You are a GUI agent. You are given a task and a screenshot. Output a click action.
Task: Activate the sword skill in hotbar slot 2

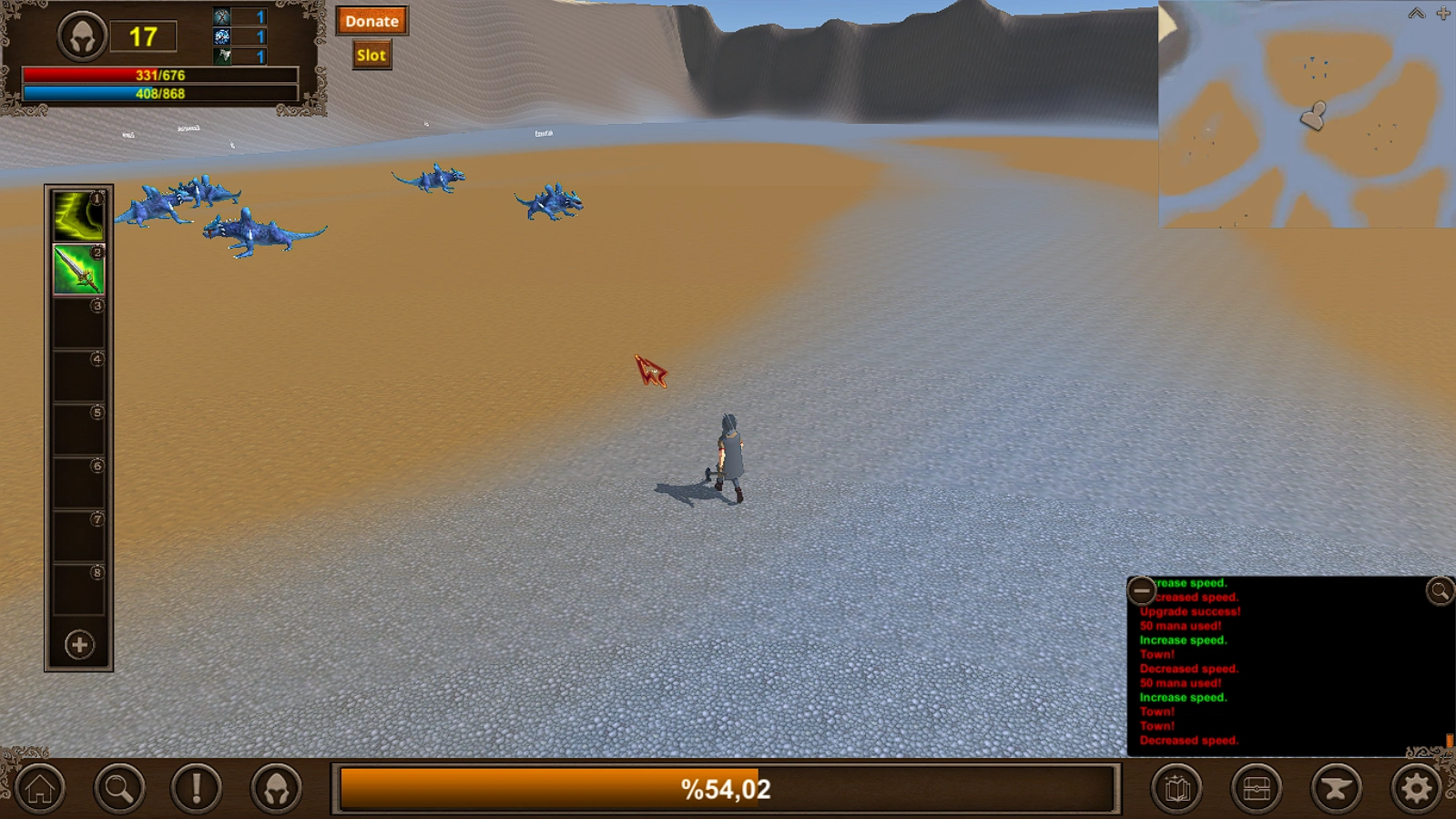pyautogui.click(x=78, y=269)
